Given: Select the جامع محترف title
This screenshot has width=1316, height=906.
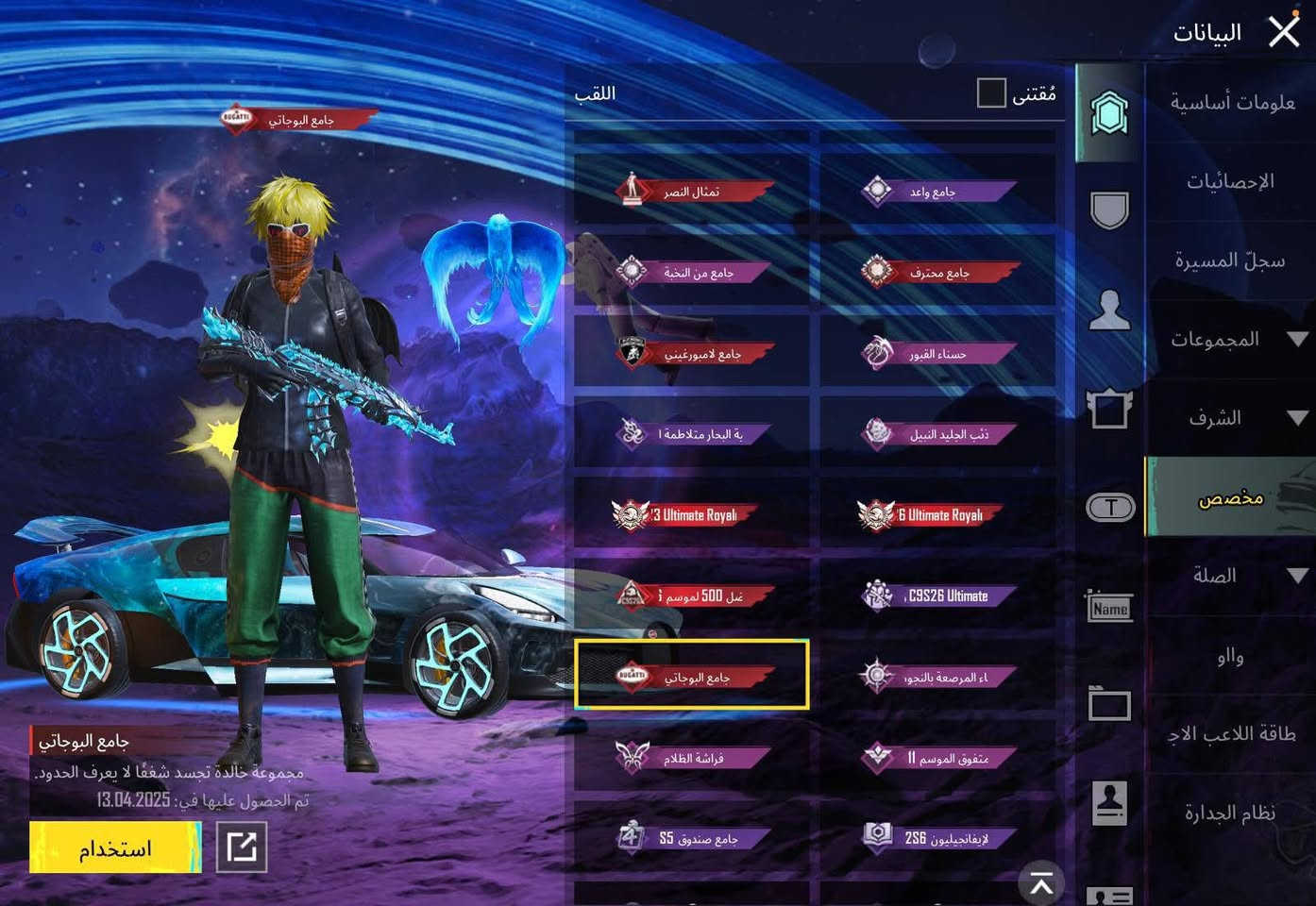Looking at the screenshot, I should (x=937, y=273).
